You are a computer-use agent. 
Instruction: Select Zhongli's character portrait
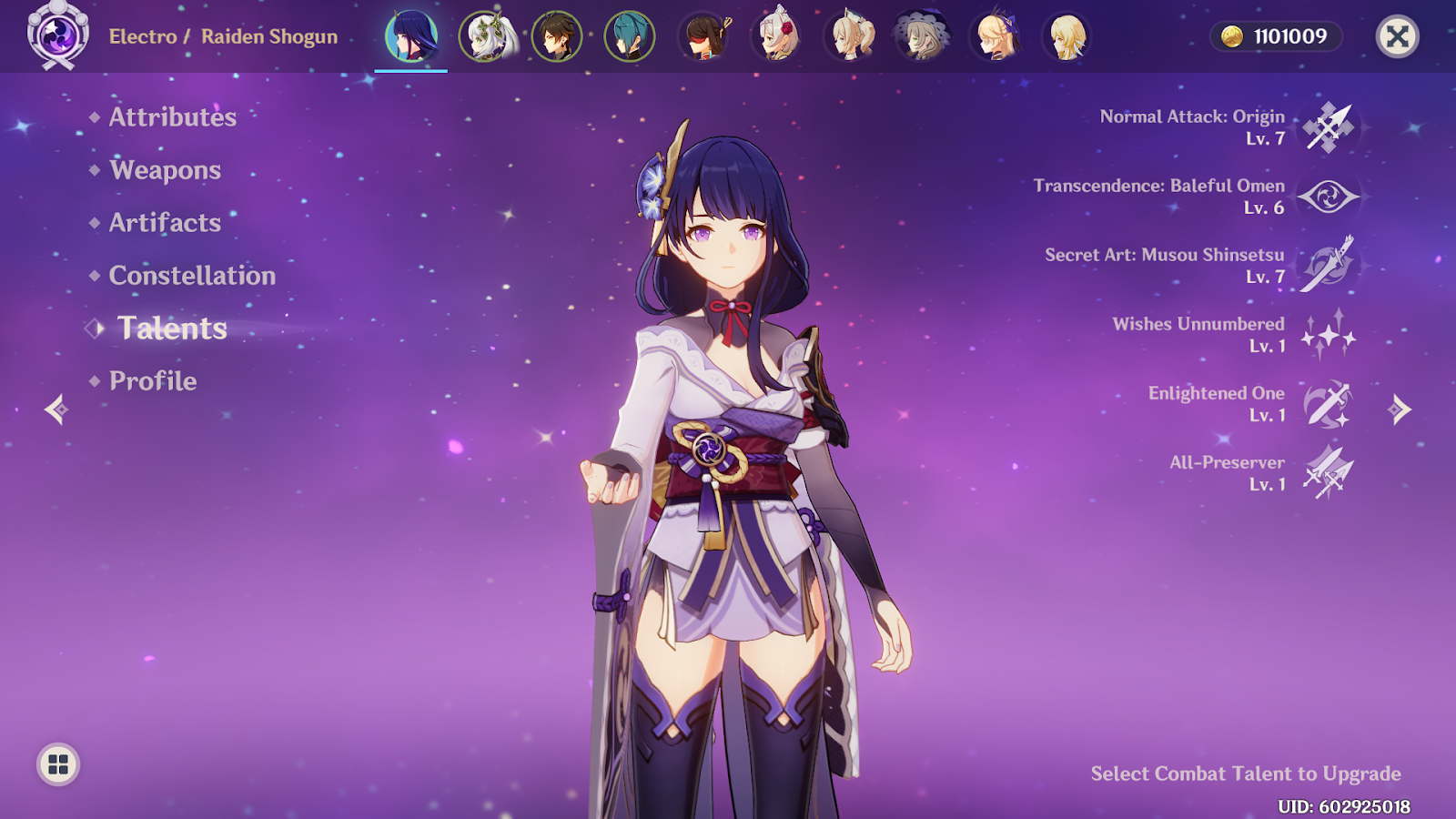pos(557,37)
